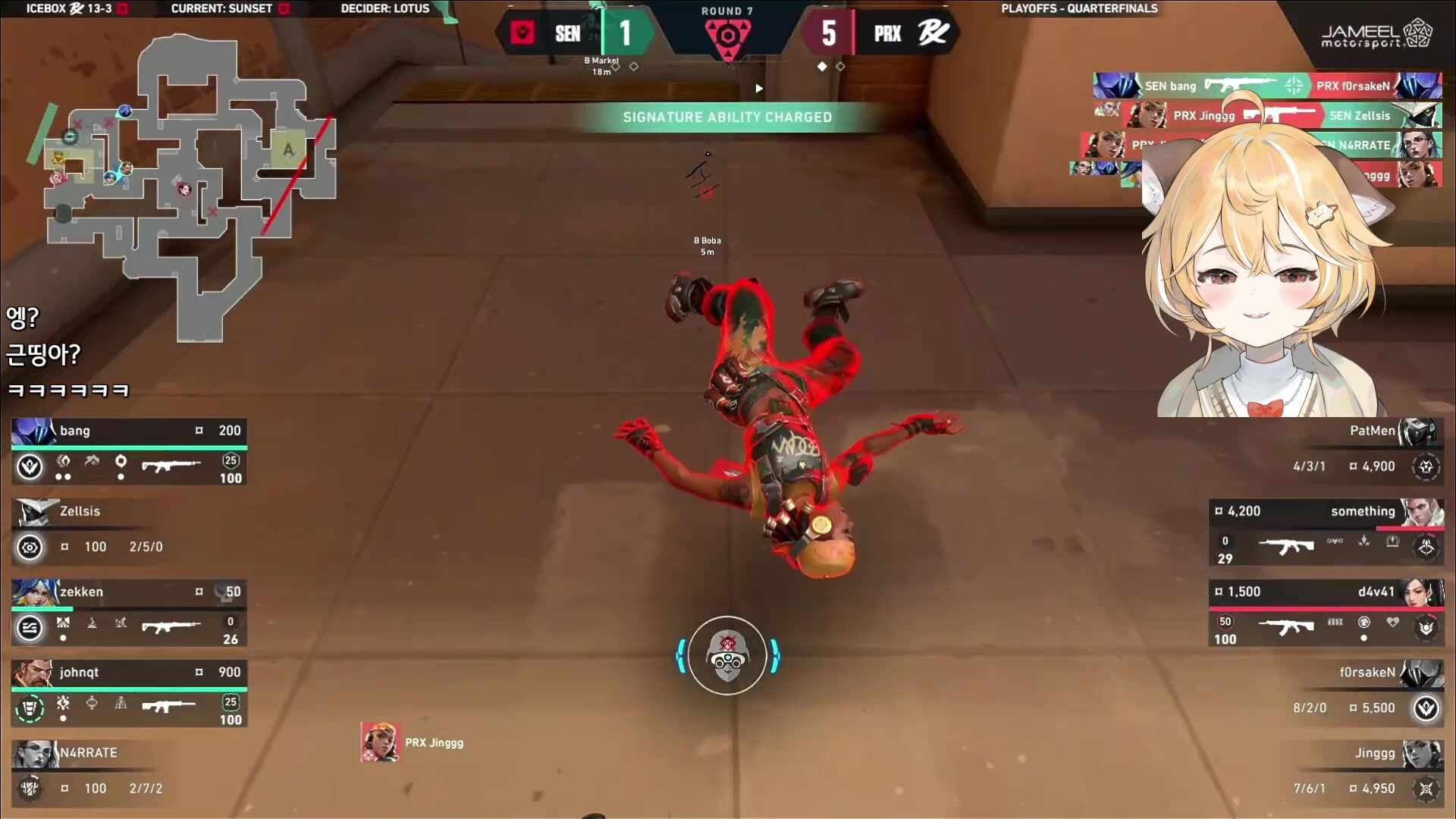This screenshot has width=1456, height=819.
Task: Click the PRX team score panel
Action: [881, 33]
